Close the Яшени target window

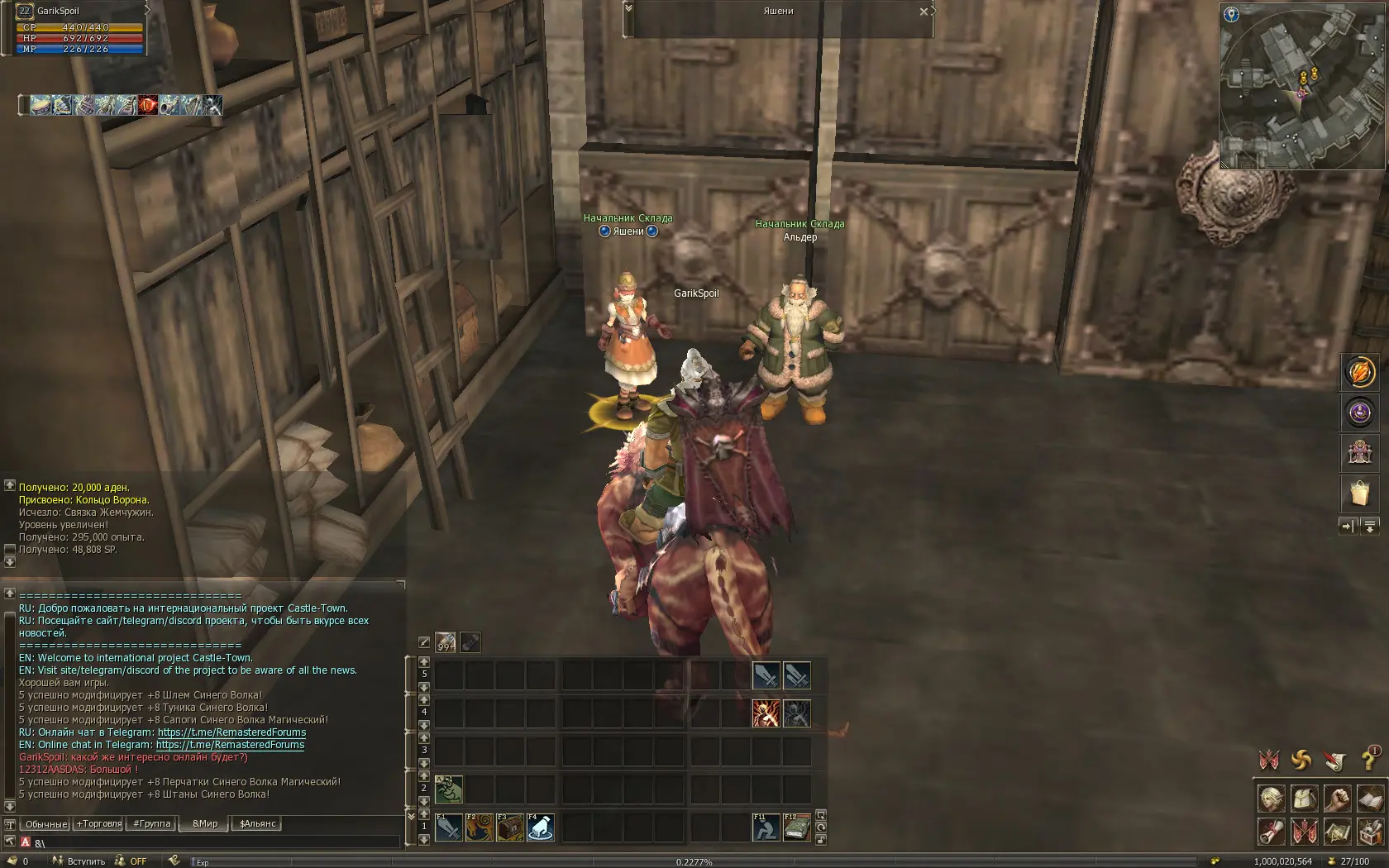[x=924, y=12]
